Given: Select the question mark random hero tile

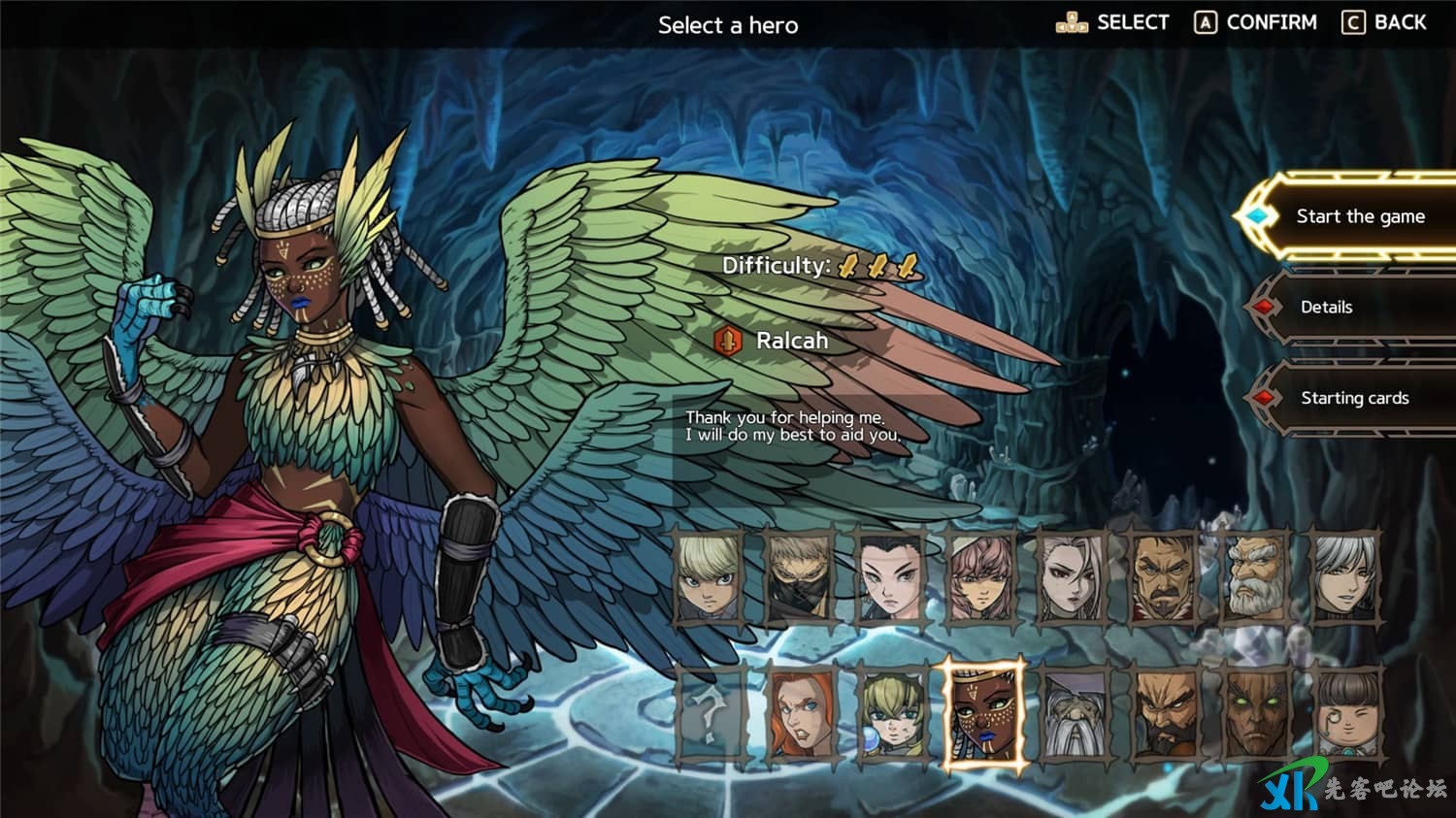Looking at the screenshot, I should click(x=709, y=716).
